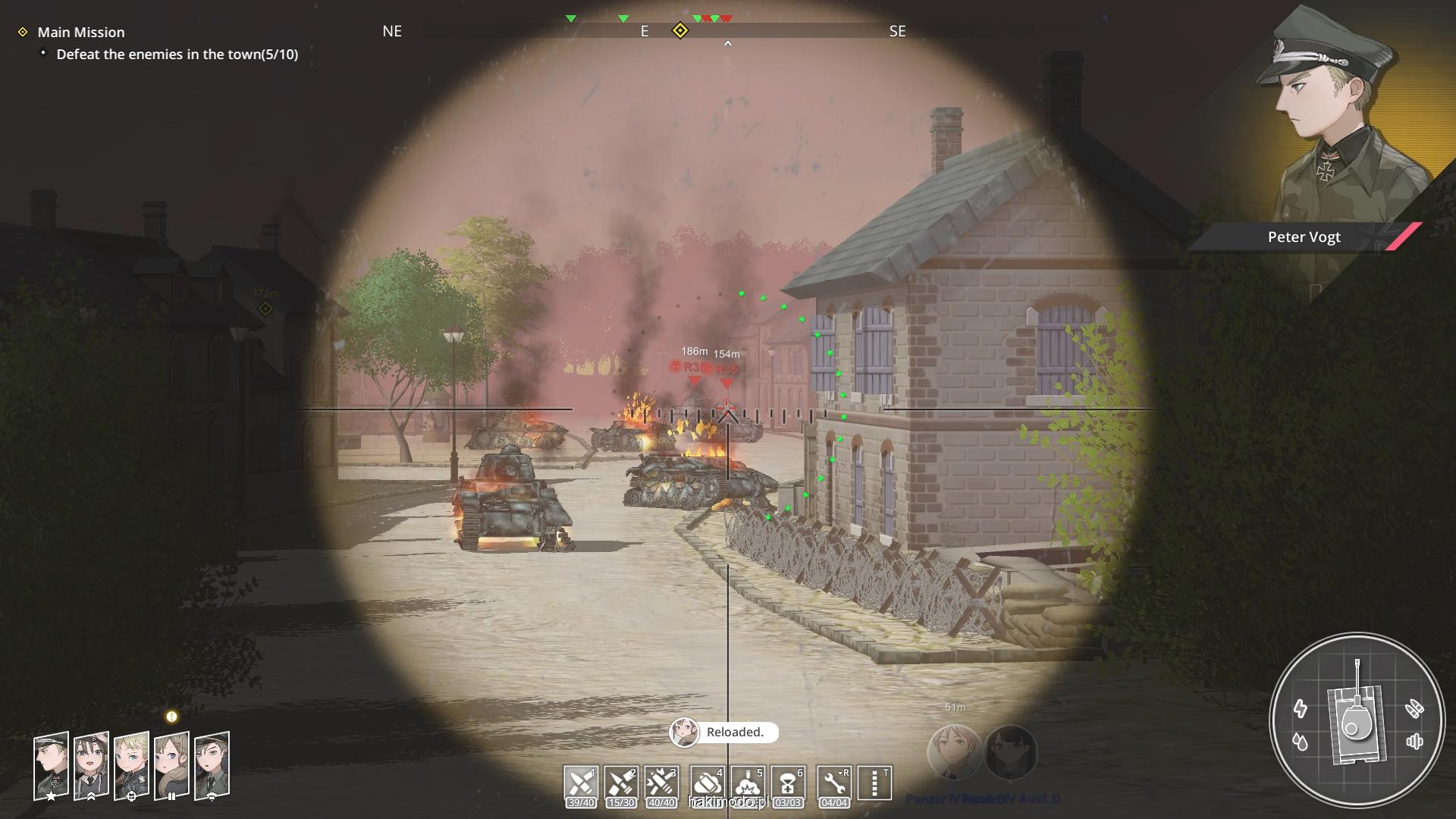The image size is (1456, 819).
Task: Select the radio operator crew portrait
Action: click(212, 765)
